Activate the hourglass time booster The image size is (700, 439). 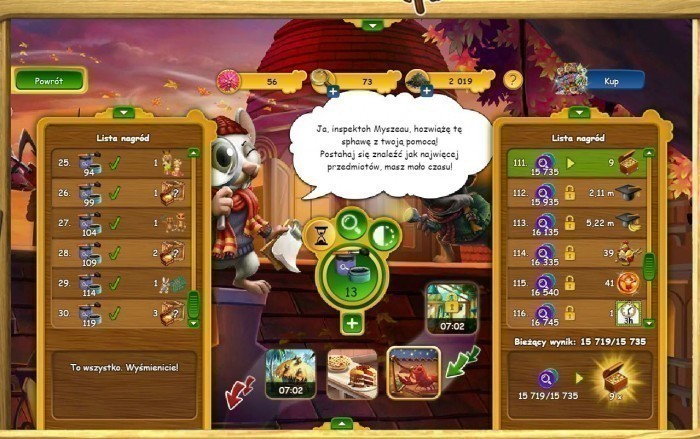[320, 237]
